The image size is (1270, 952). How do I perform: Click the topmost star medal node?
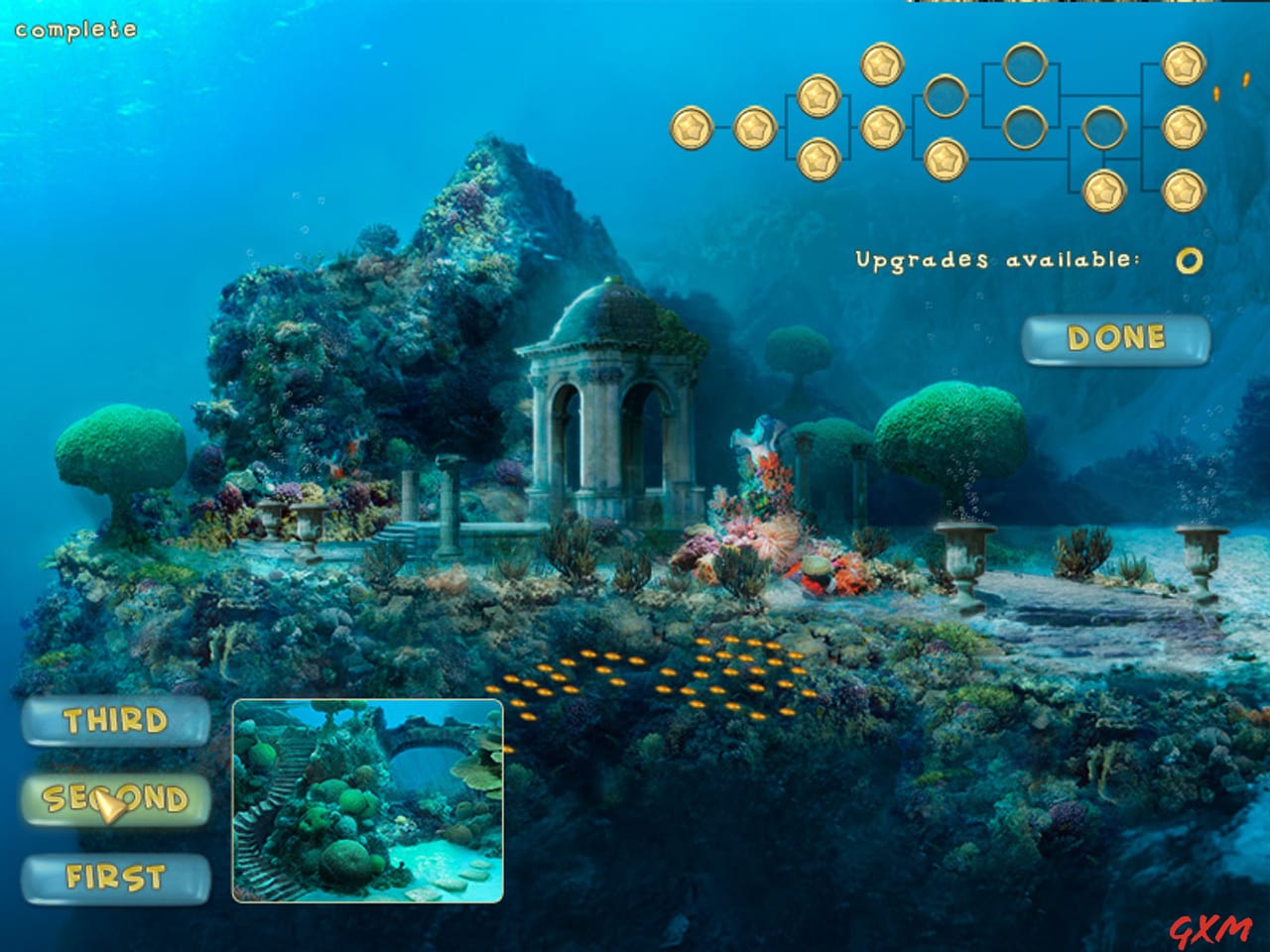[x=880, y=65]
